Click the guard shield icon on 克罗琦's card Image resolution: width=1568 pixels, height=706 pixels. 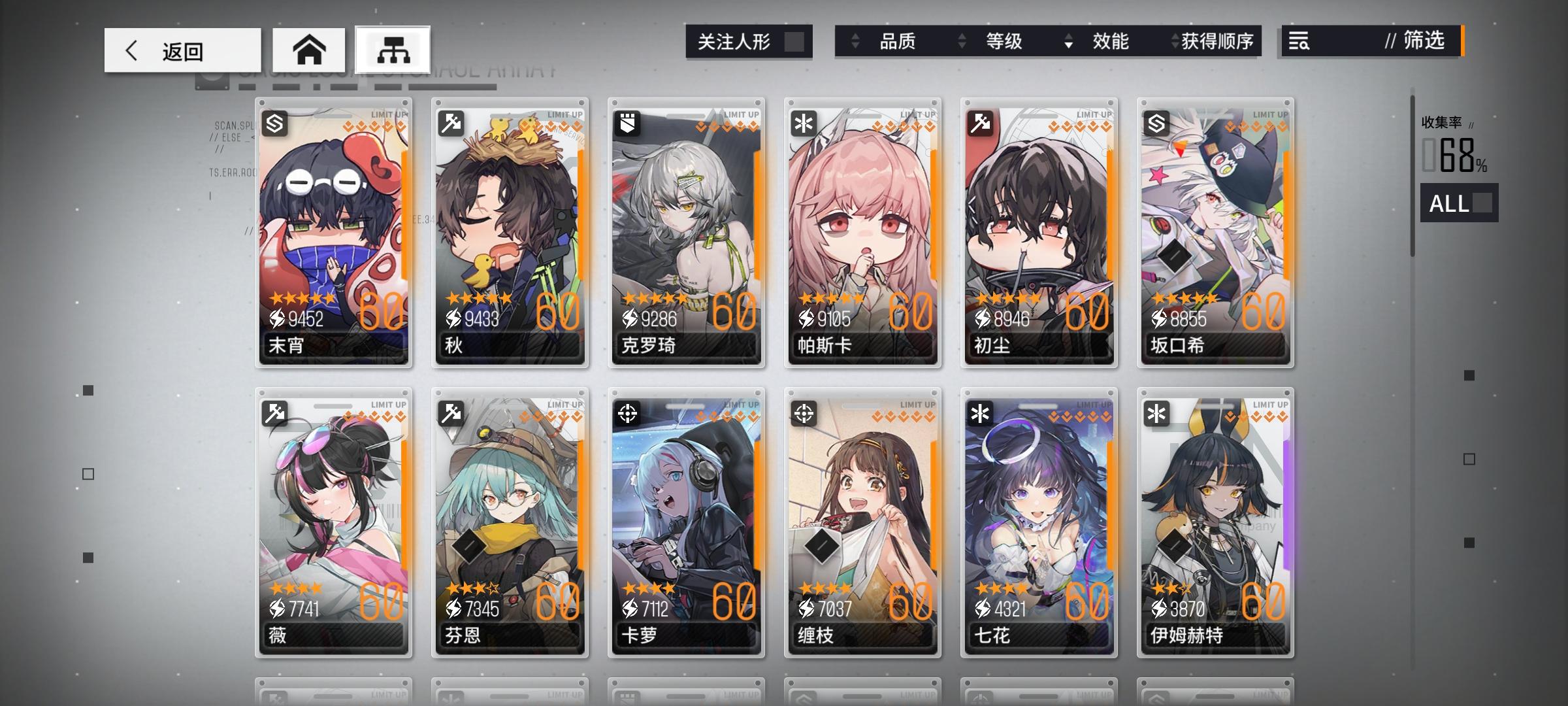[628, 124]
